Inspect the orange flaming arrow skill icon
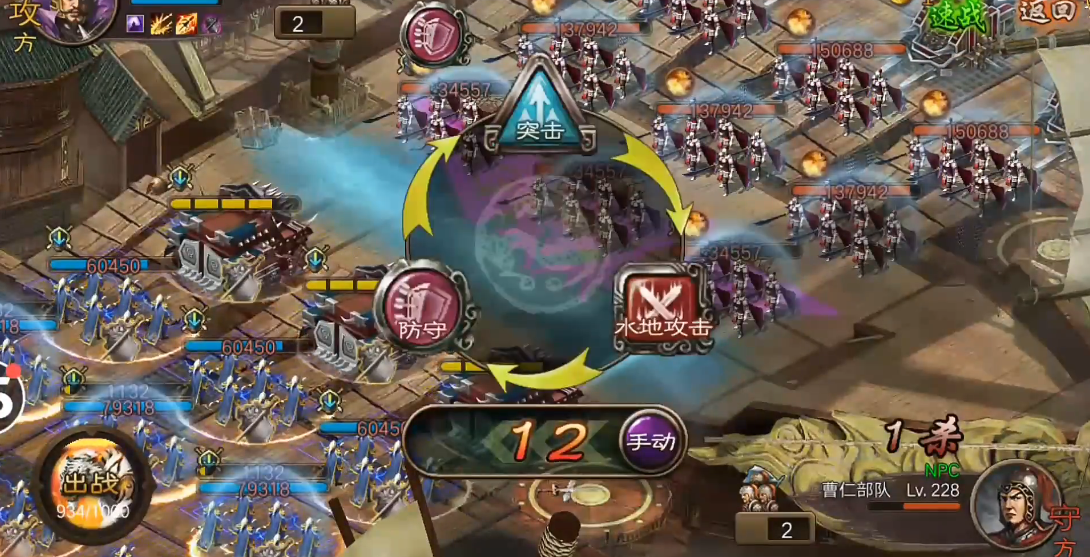Viewport: 1090px width, 557px height. [186, 24]
